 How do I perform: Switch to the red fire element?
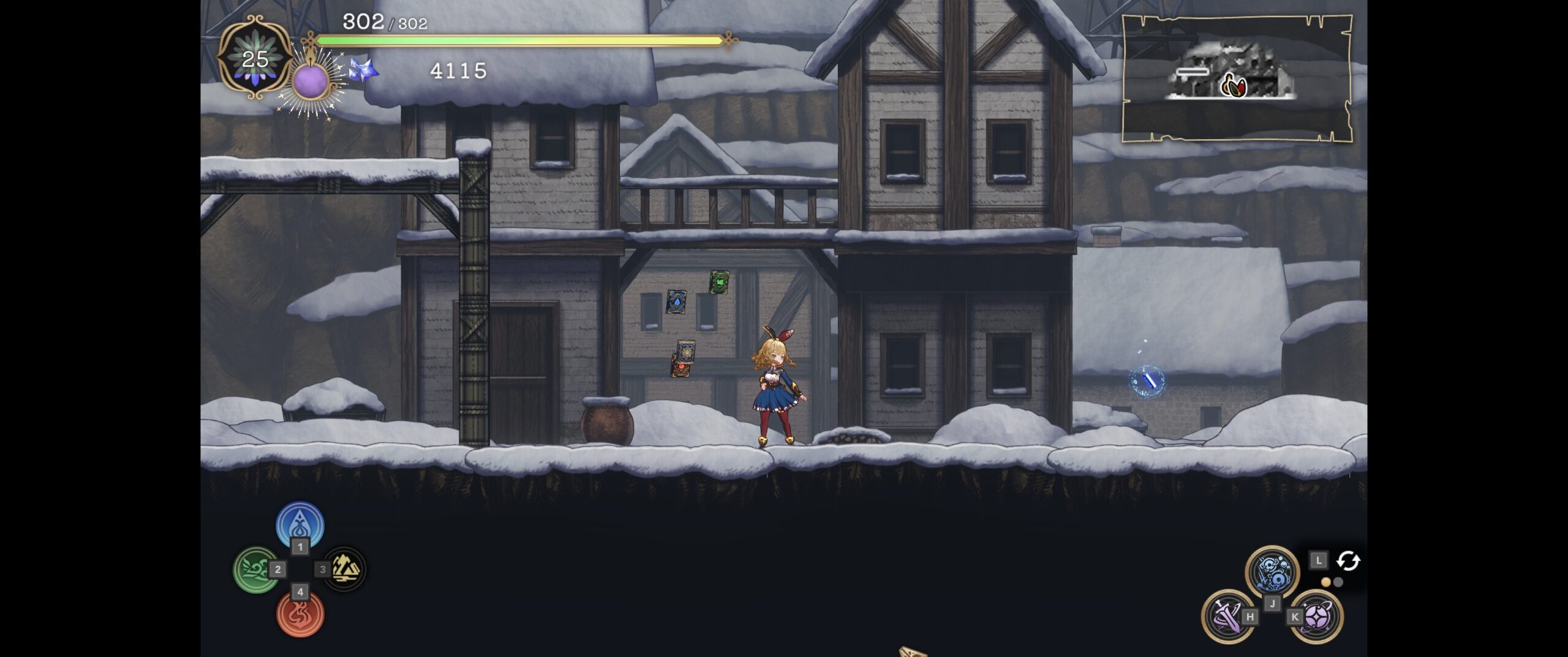pyautogui.click(x=300, y=614)
